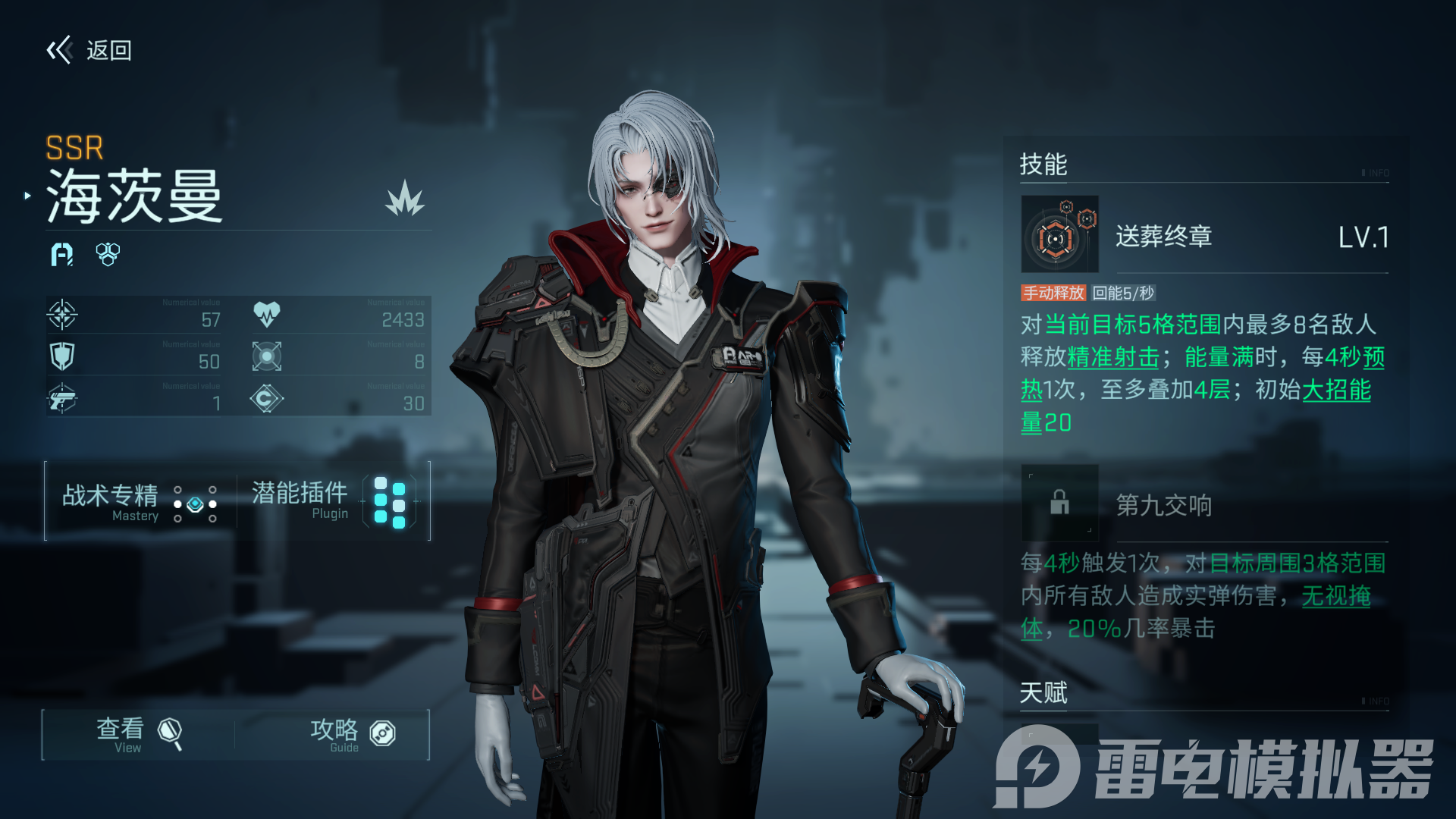Viewport: 1456px width, 819px height.
Task: Go back using the 返回 button
Action: tap(89, 51)
